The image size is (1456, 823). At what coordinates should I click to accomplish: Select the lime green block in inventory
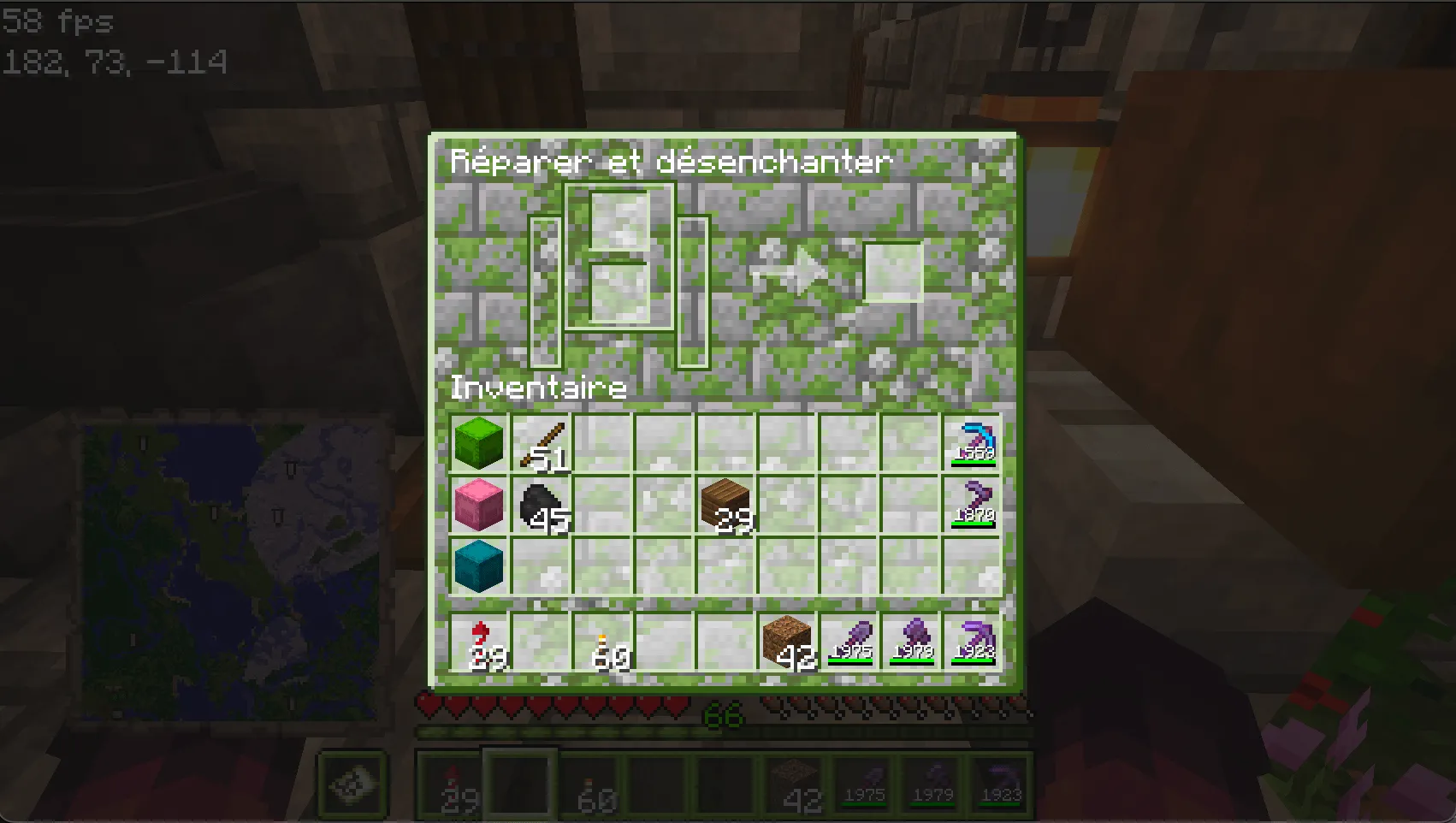tap(478, 442)
